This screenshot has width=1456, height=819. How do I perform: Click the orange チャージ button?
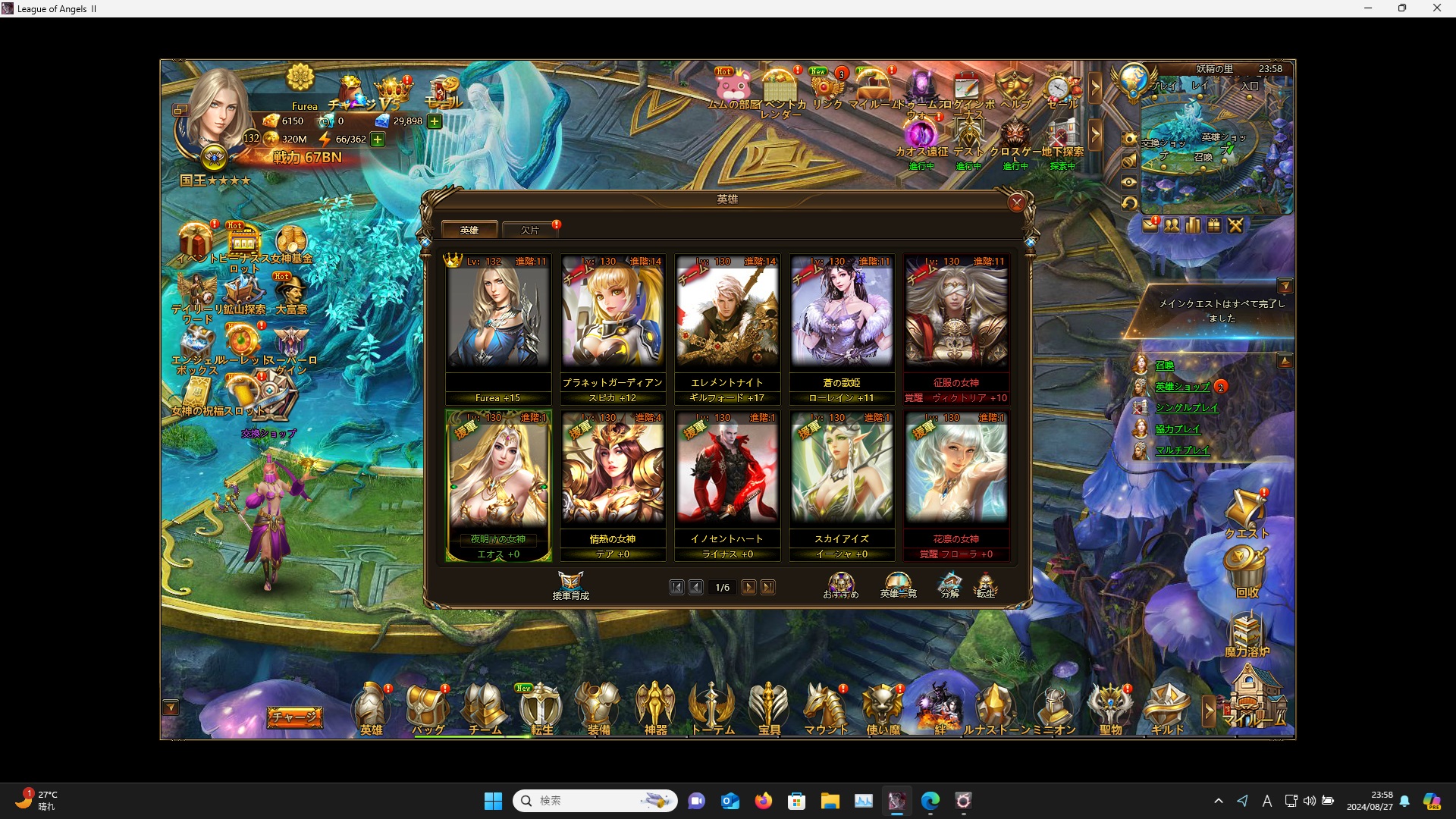[x=294, y=716]
